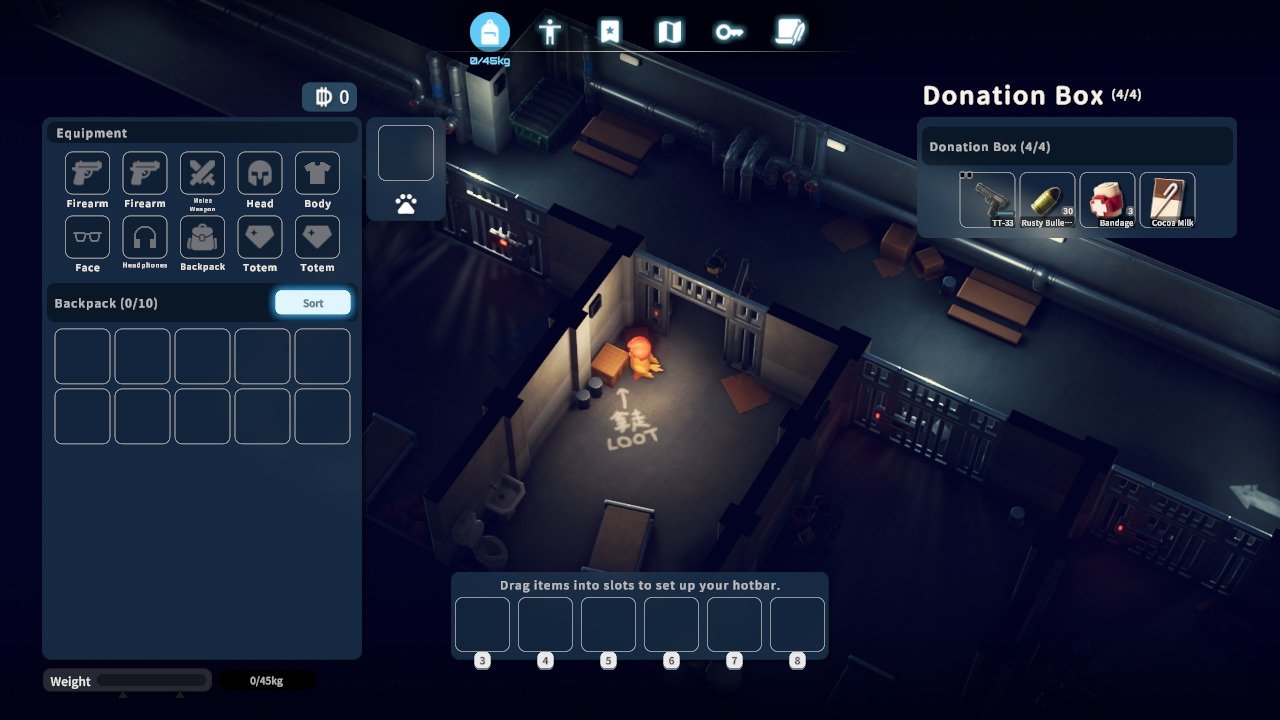Sort the backpack items
Screen dimensions: 1280x720
coord(313,303)
